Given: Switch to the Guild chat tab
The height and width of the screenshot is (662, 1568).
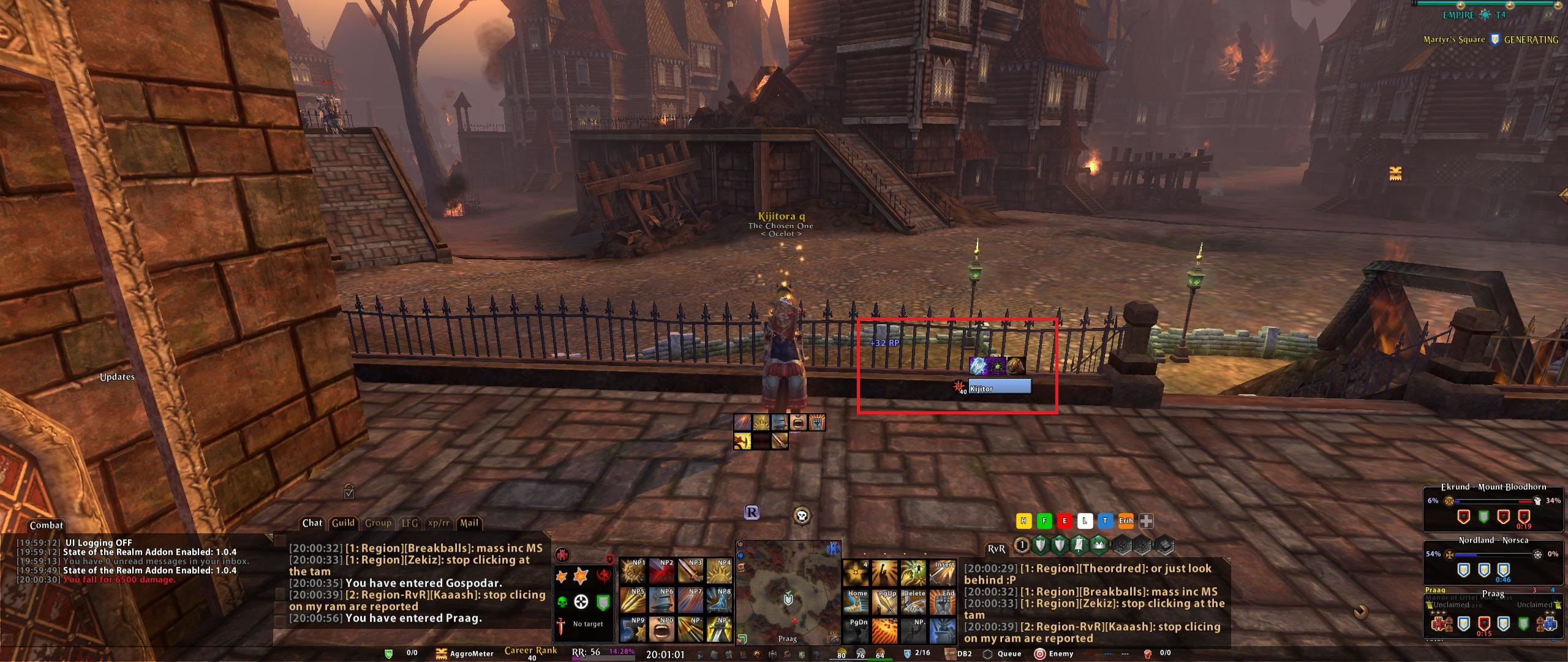Looking at the screenshot, I should (x=343, y=523).
